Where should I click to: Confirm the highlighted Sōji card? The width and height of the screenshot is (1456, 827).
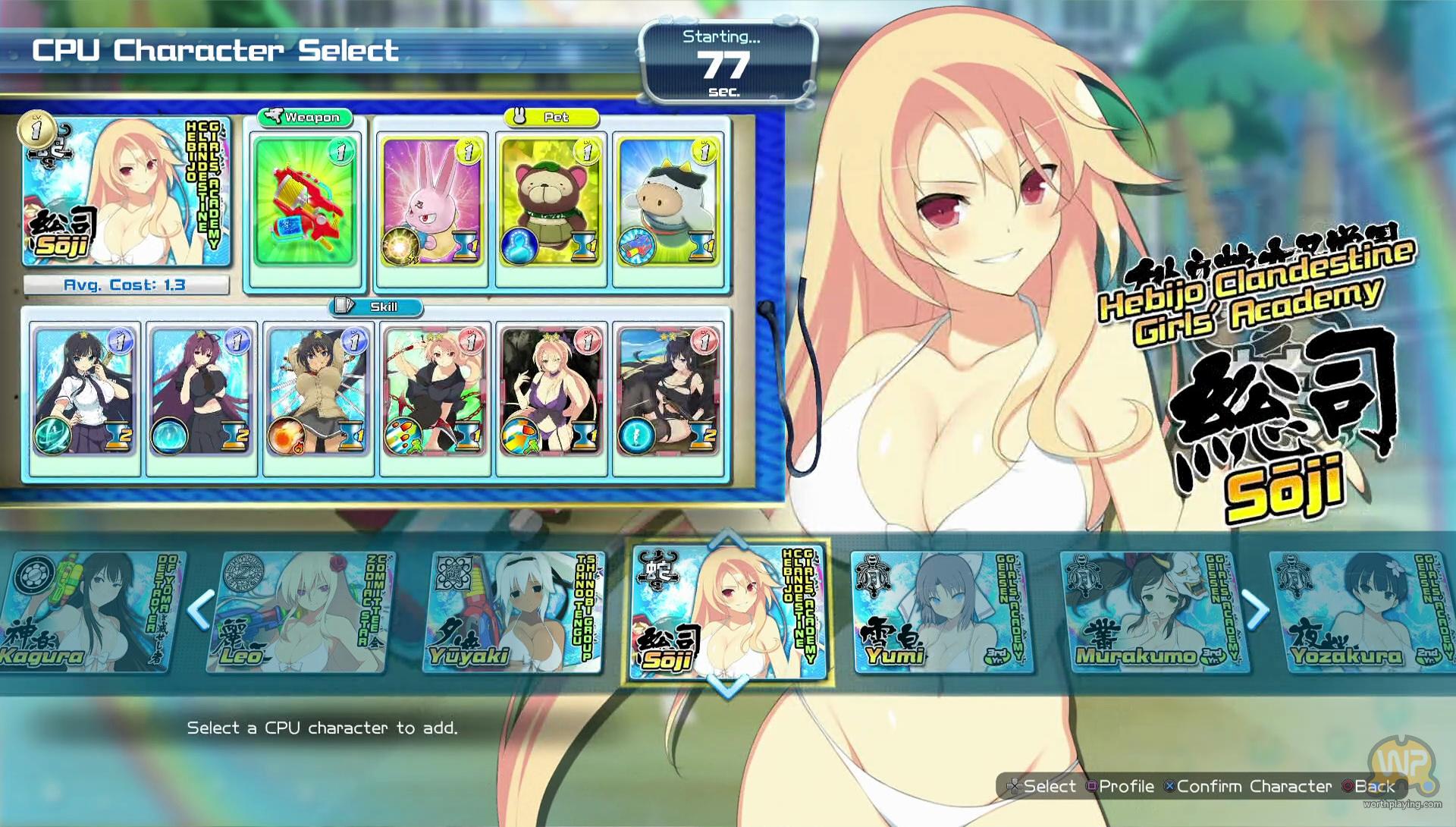point(728,613)
